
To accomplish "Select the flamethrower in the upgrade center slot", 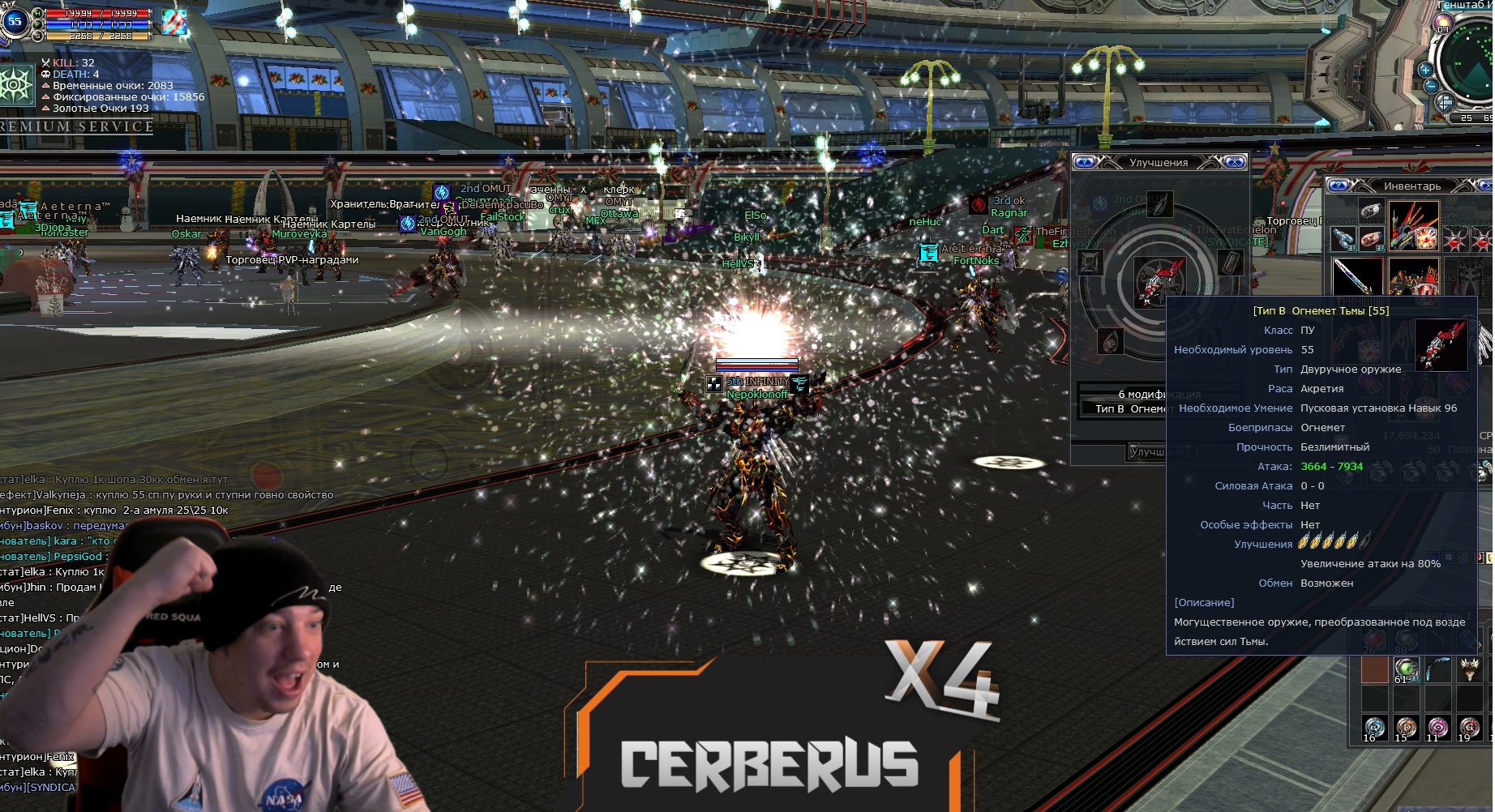I will (x=1158, y=281).
